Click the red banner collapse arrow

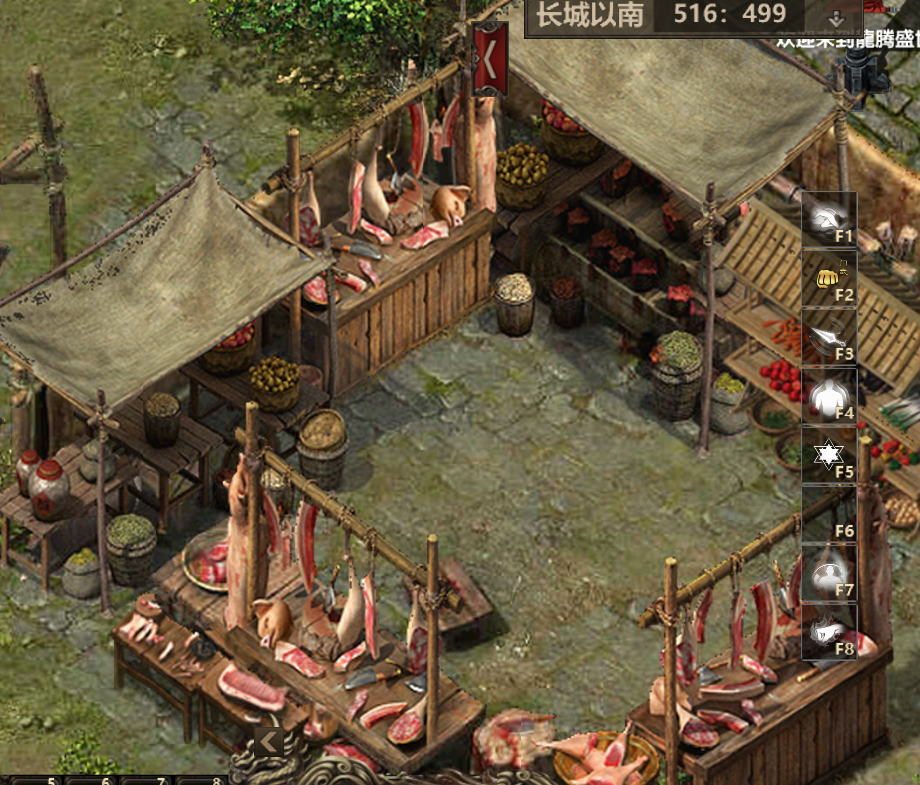489,59
